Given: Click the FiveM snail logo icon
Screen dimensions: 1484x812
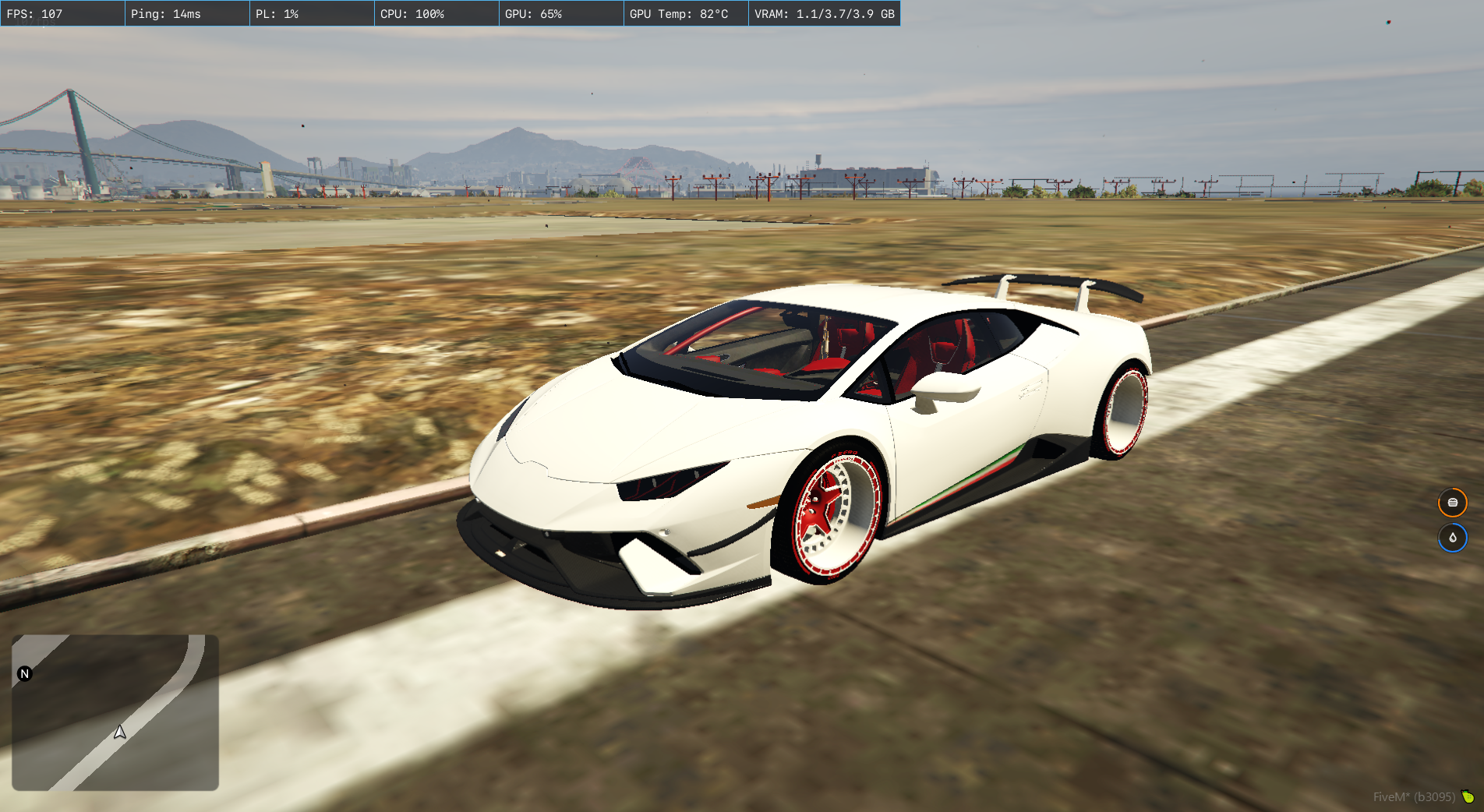Looking at the screenshot, I should coord(1468,796).
